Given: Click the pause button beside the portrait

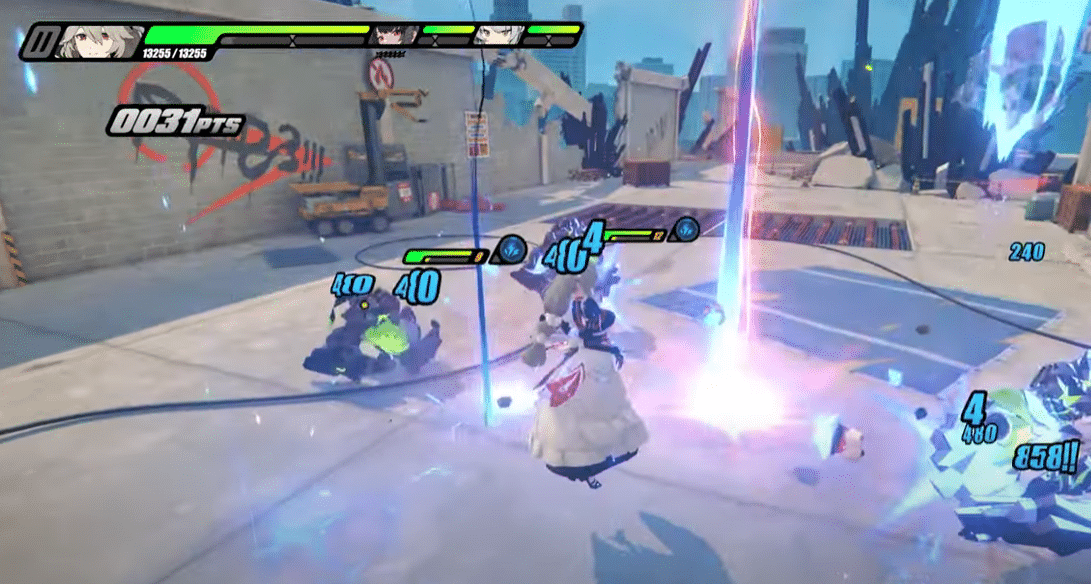Looking at the screenshot, I should (41, 42).
